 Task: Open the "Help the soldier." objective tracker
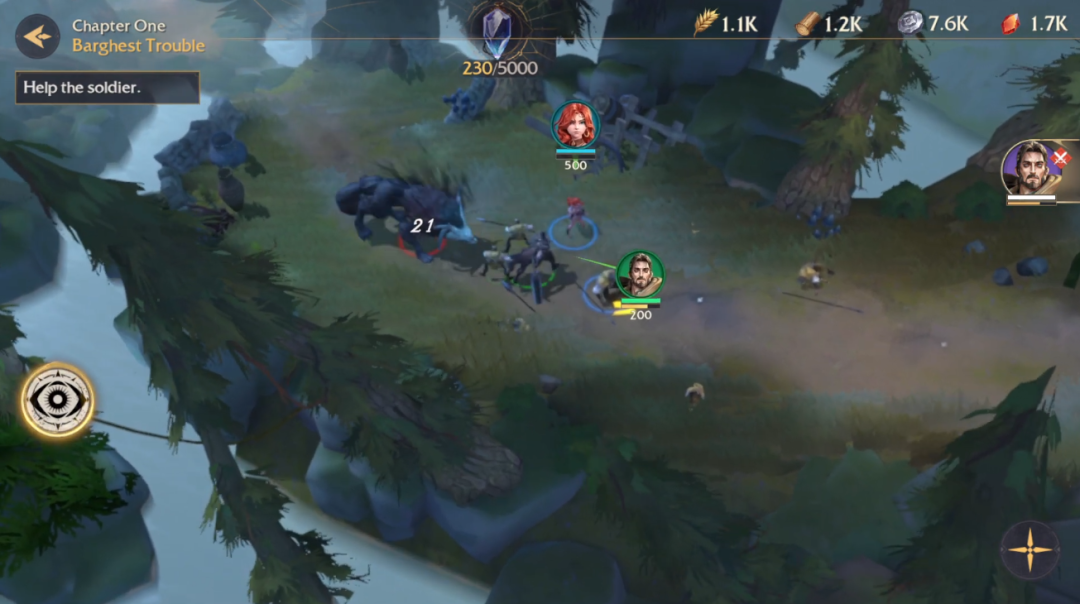click(108, 87)
